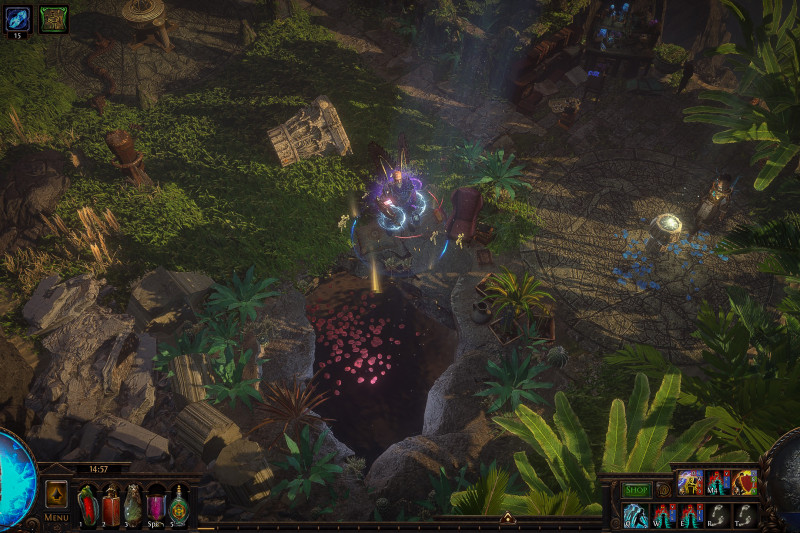
Task: Select the skill slot bound to E
Action: click(x=691, y=515)
